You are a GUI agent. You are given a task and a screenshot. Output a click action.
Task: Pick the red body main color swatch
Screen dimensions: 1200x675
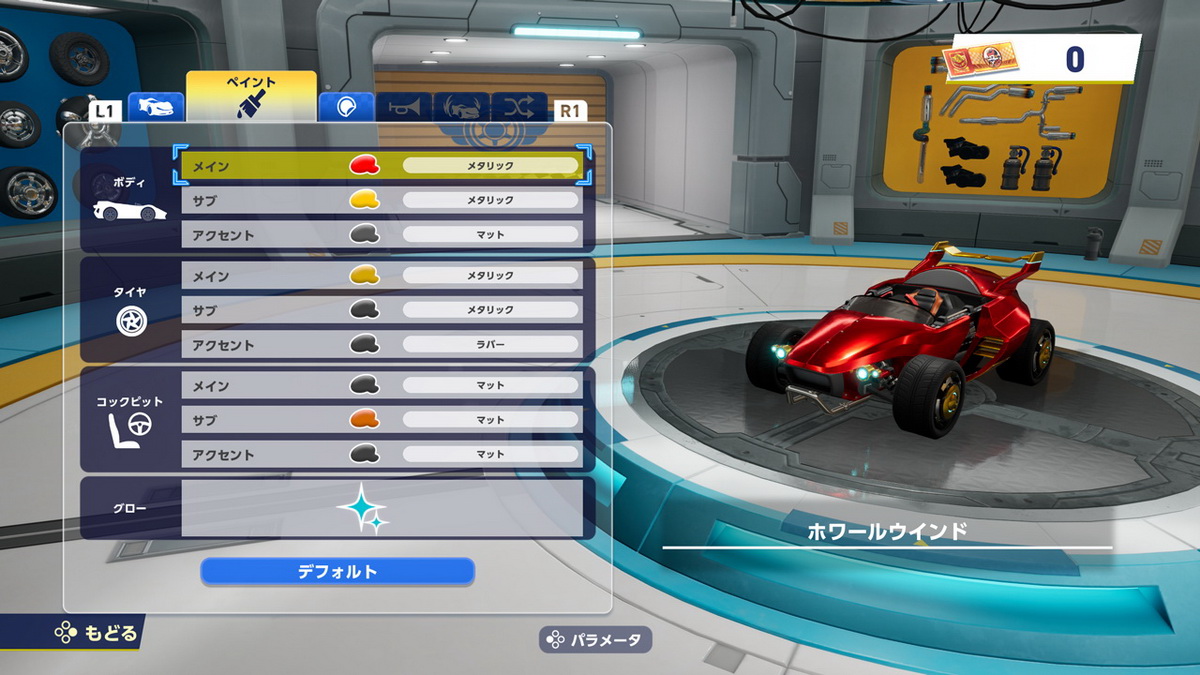click(x=364, y=165)
